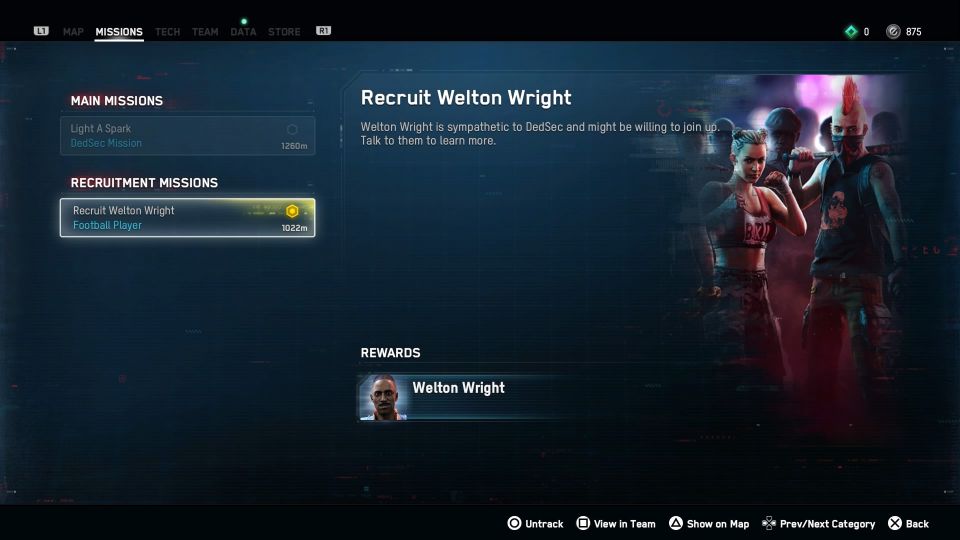Choose the Recruit Welton Wright mission
Viewport: 960px width, 540px height.
[188, 218]
